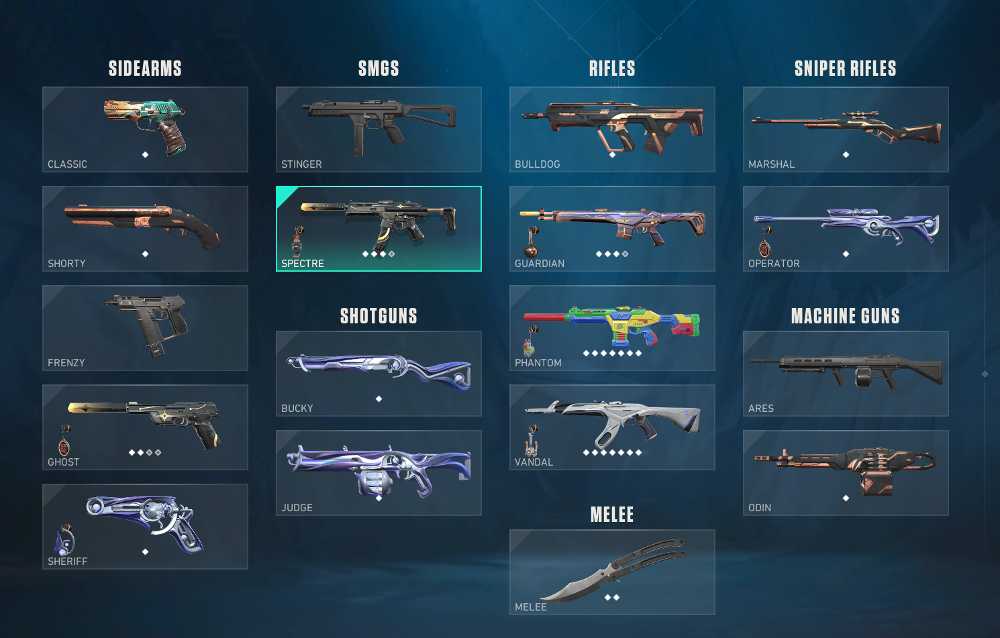Screen dimensions: 1000x638
Task: Select the white Vandal tile
Action: pos(612,427)
